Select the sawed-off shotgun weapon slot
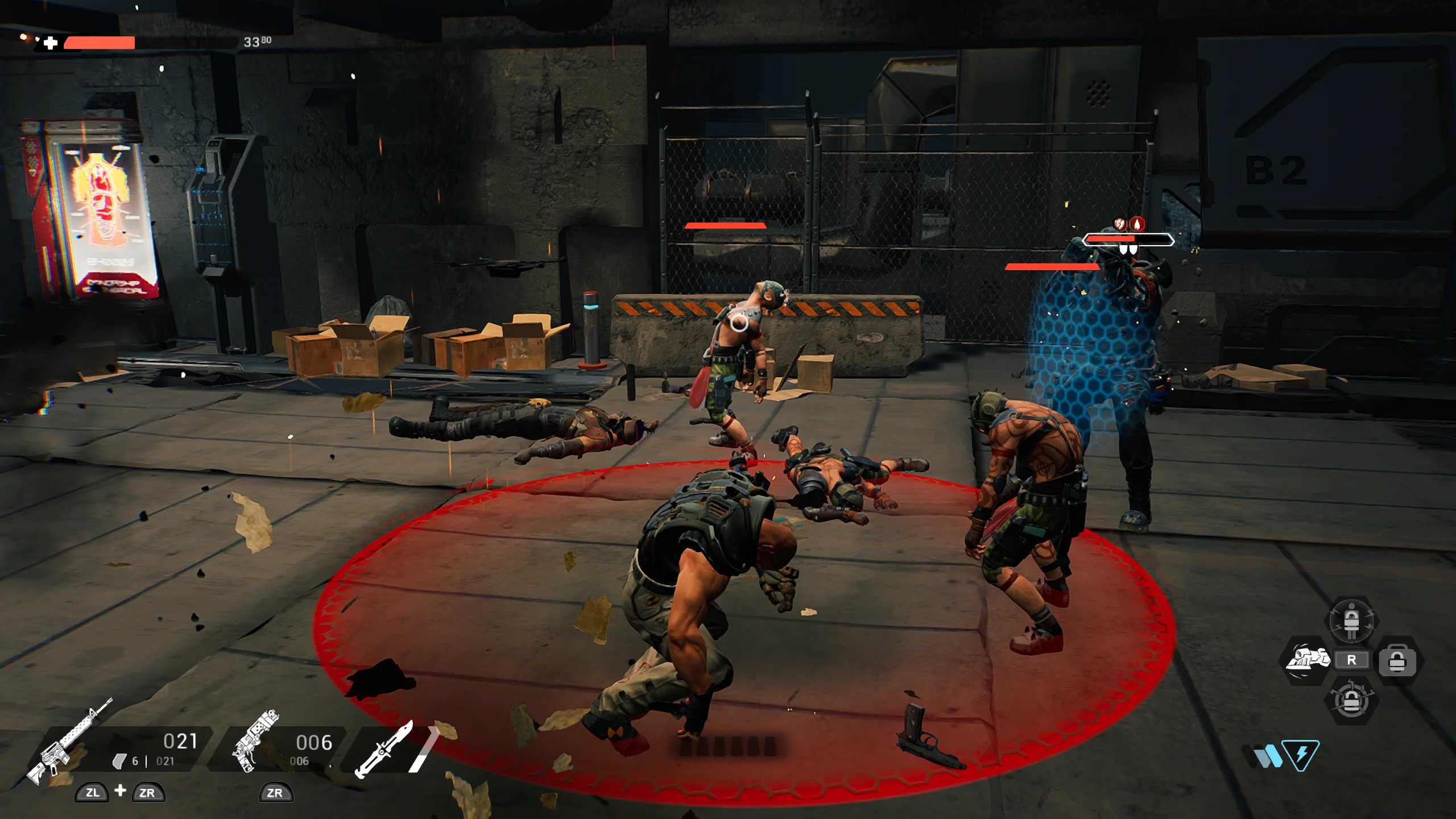The image size is (1456, 819). pos(255,741)
